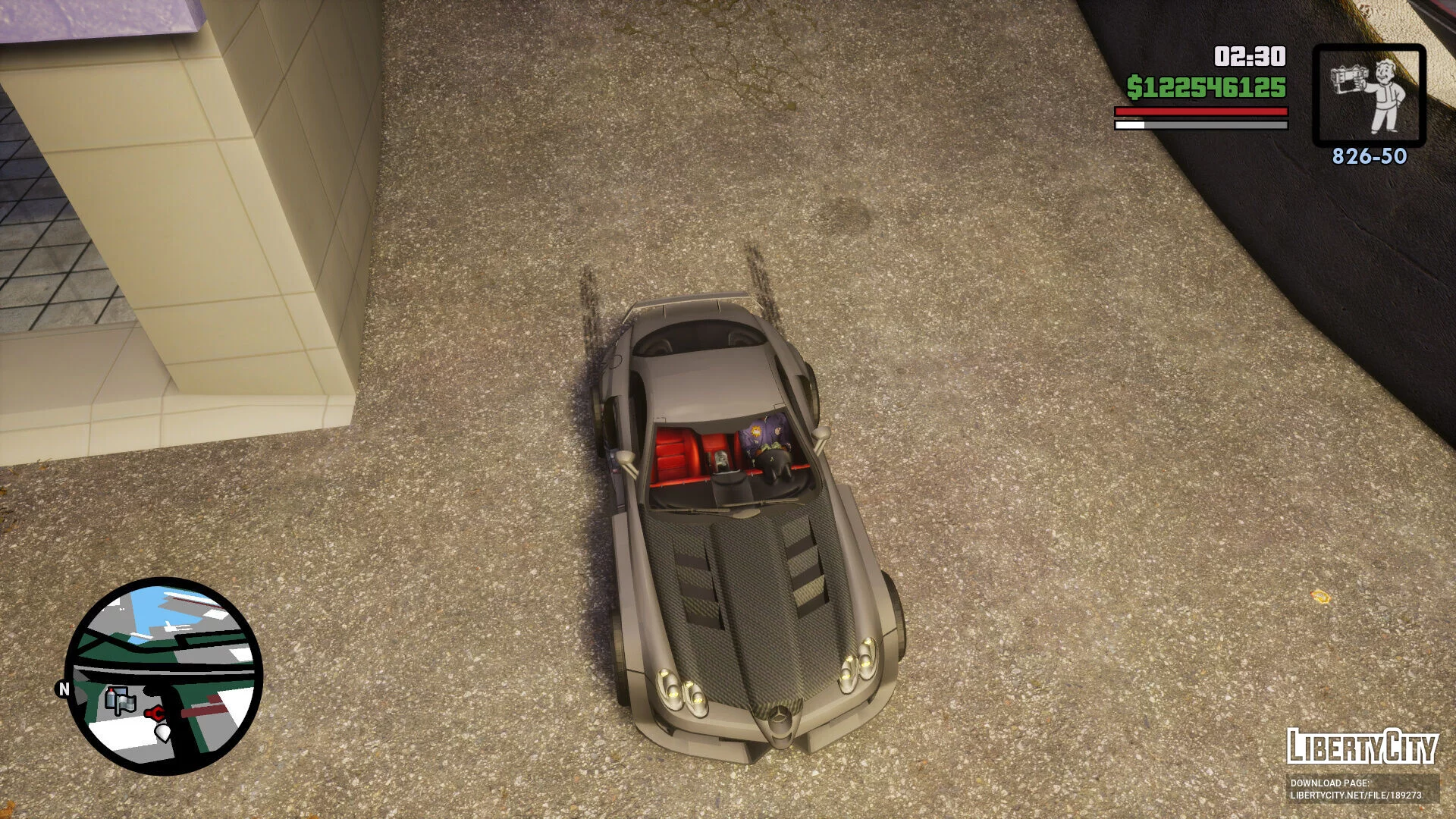Screen dimensions: 1456x819
Task: Click the white player arrow on the minimap
Action: click(x=163, y=732)
